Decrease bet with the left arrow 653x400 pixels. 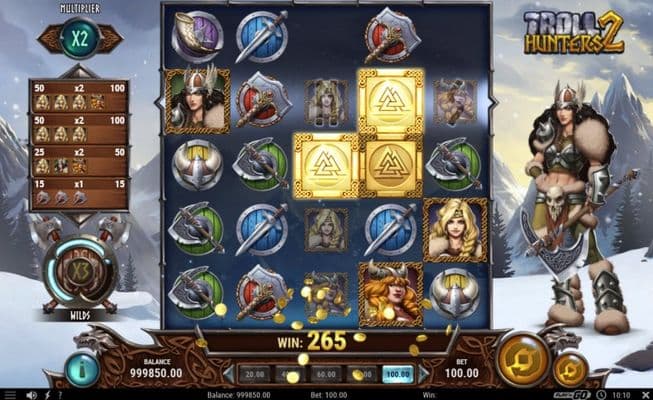[x=227, y=374]
